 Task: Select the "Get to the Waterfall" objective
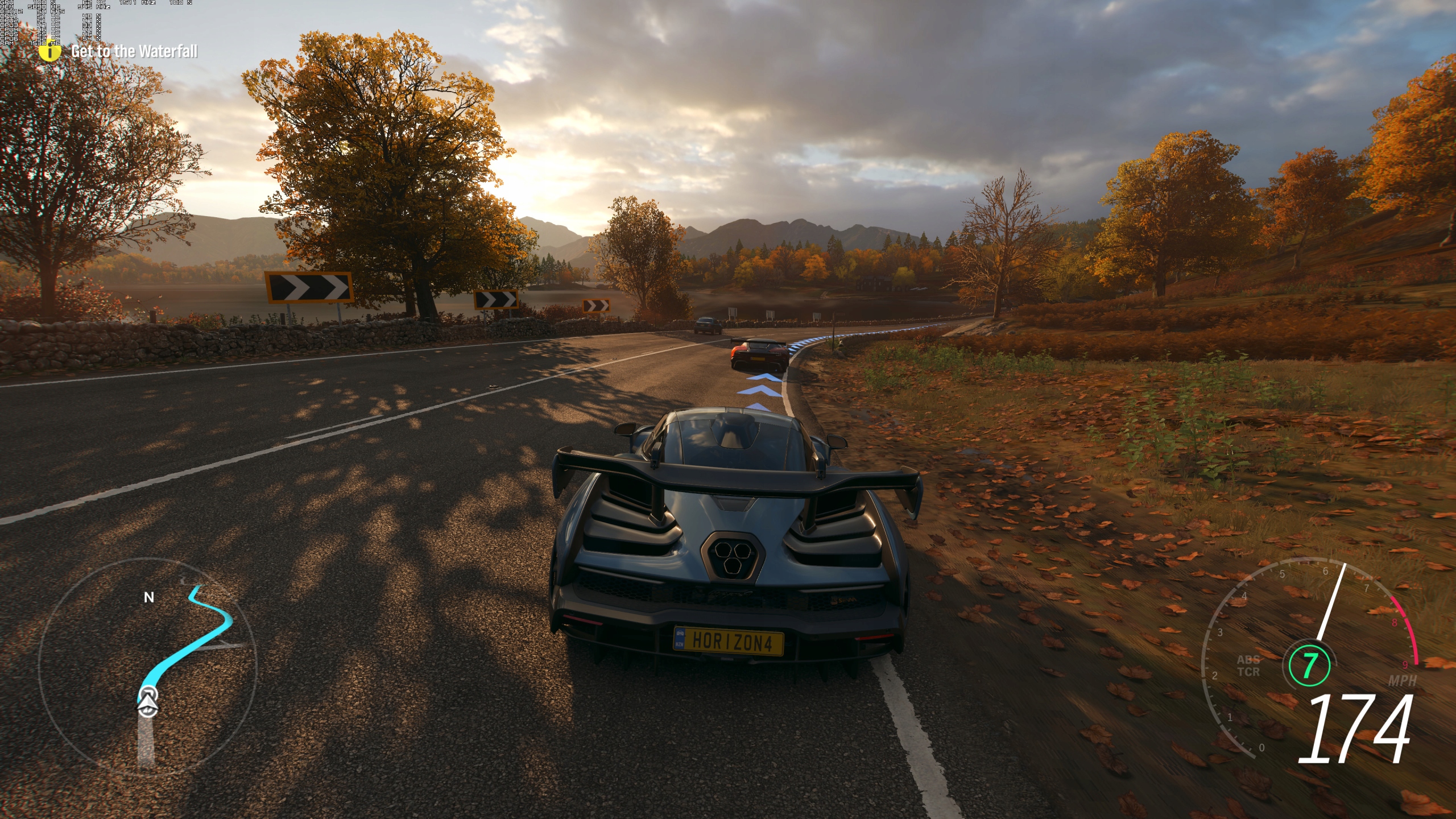134,52
